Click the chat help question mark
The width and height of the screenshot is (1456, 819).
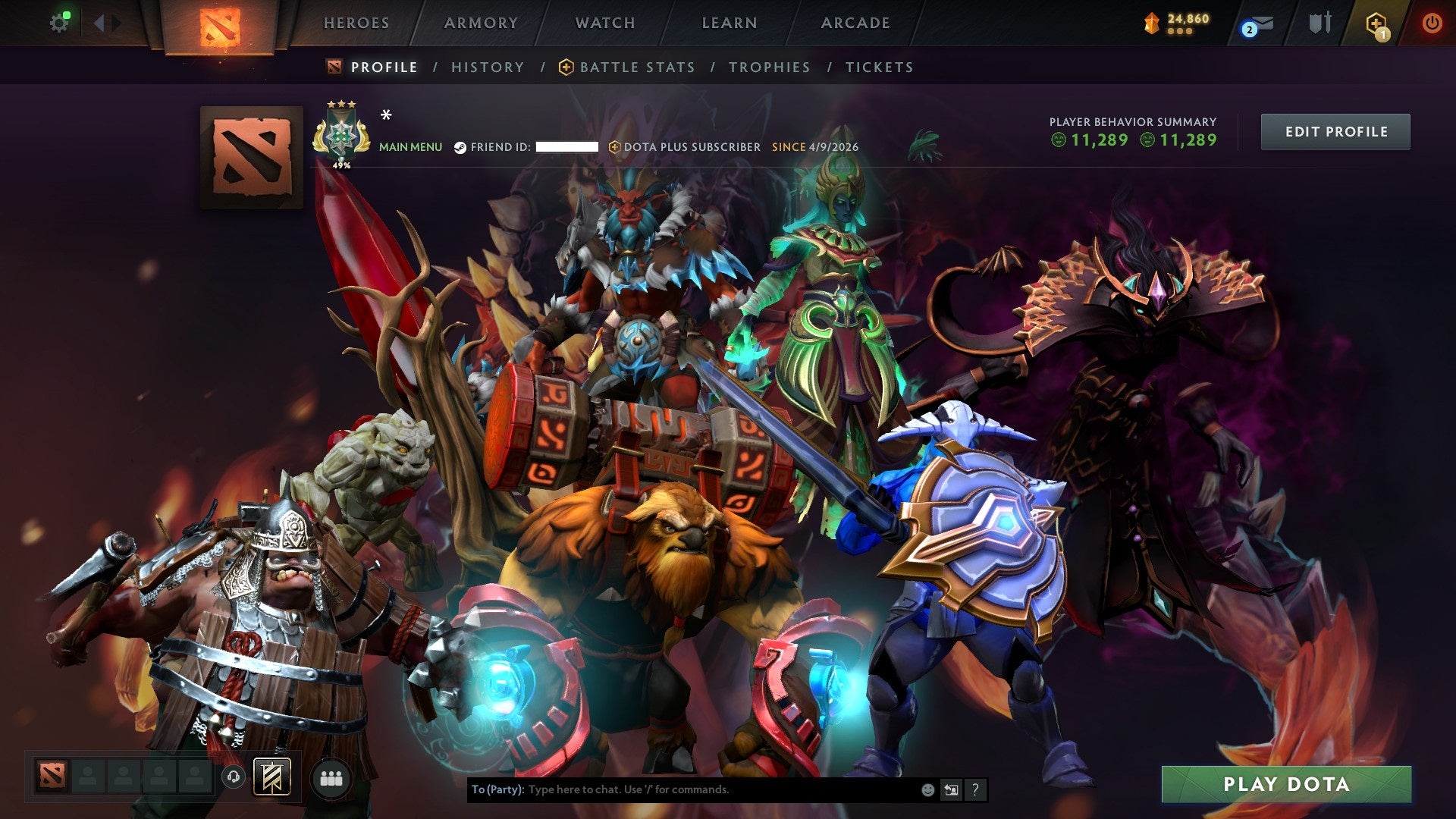(x=975, y=789)
